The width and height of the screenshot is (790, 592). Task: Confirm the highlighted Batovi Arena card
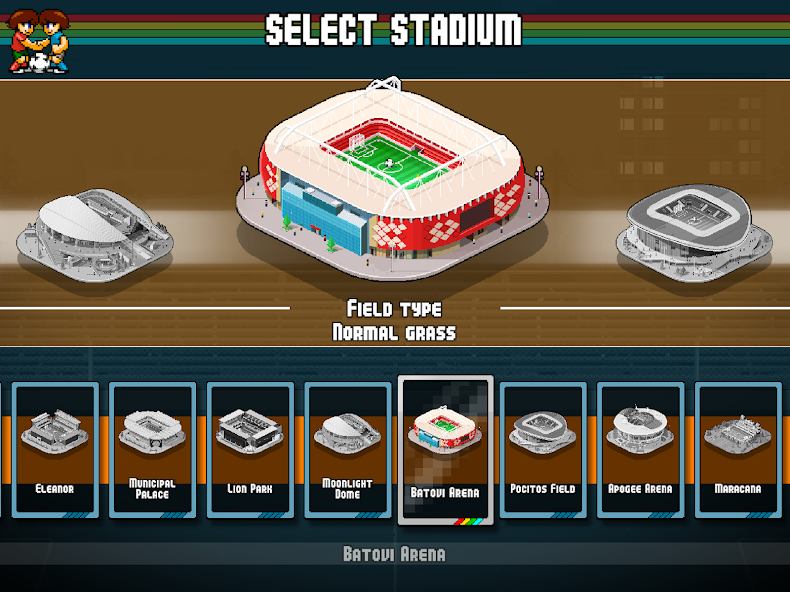click(445, 449)
